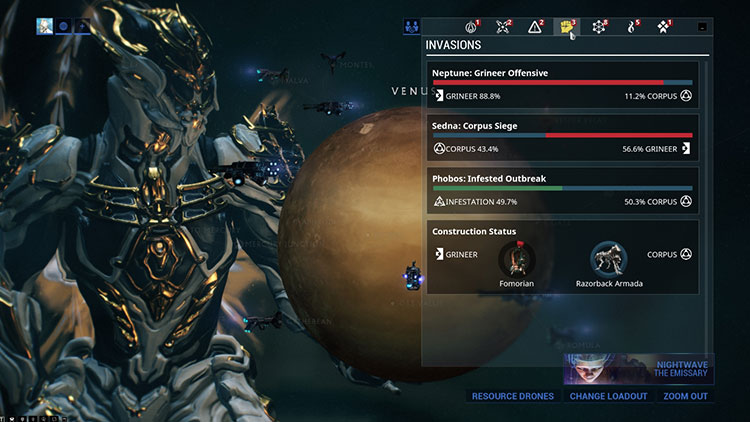Switch to the Alerts triangle tab

coord(536,26)
